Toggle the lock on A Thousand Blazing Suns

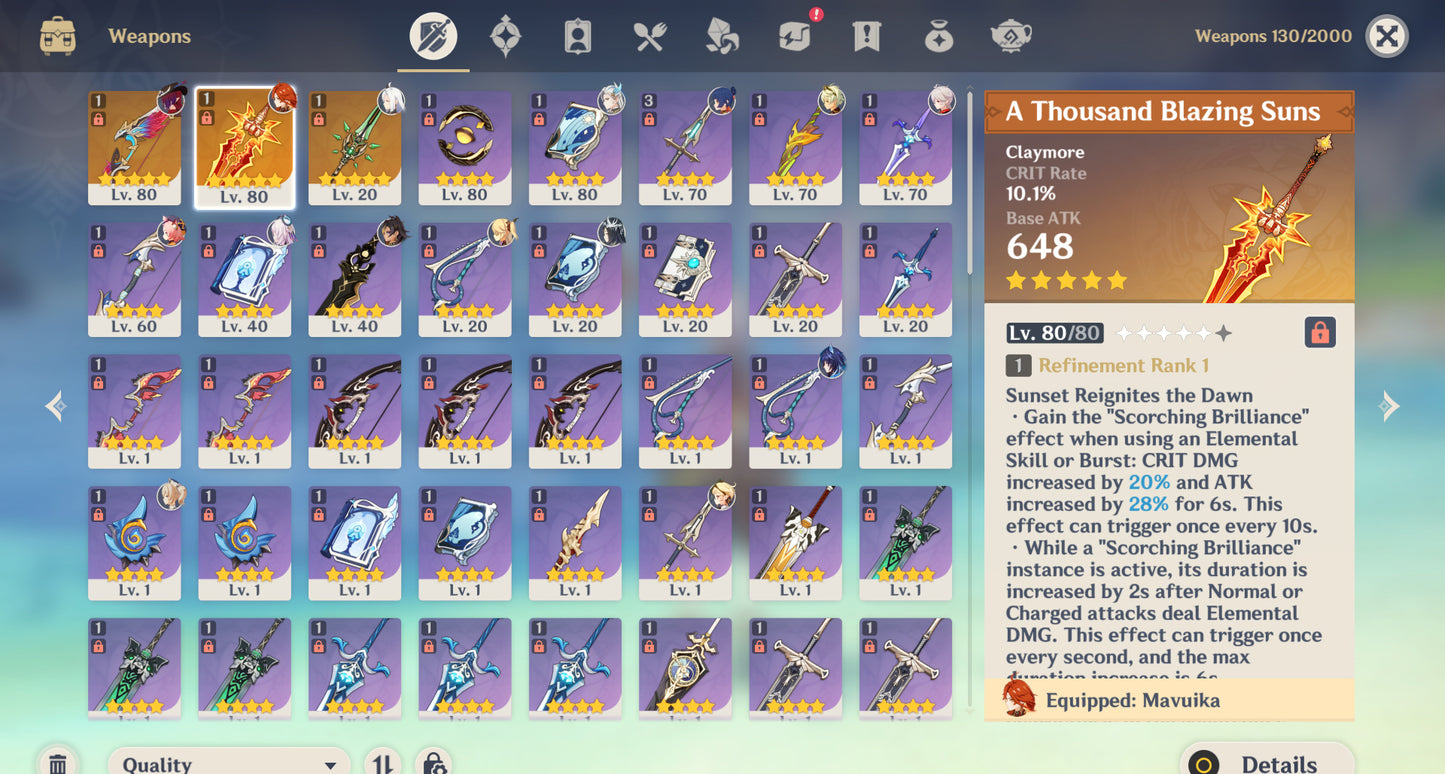[x=1320, y=331]
